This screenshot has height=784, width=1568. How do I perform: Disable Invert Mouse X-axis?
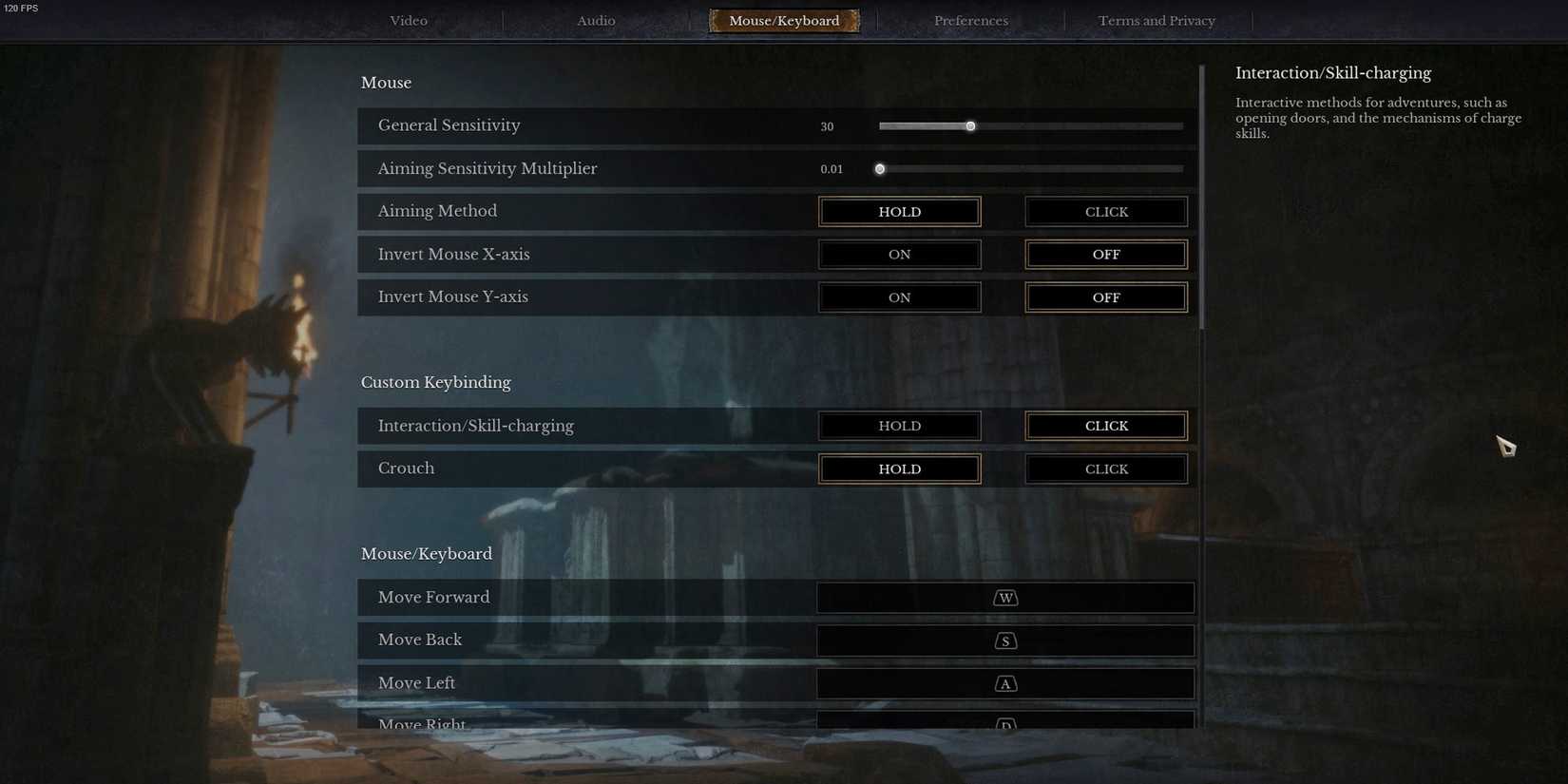coord(1105,254)
